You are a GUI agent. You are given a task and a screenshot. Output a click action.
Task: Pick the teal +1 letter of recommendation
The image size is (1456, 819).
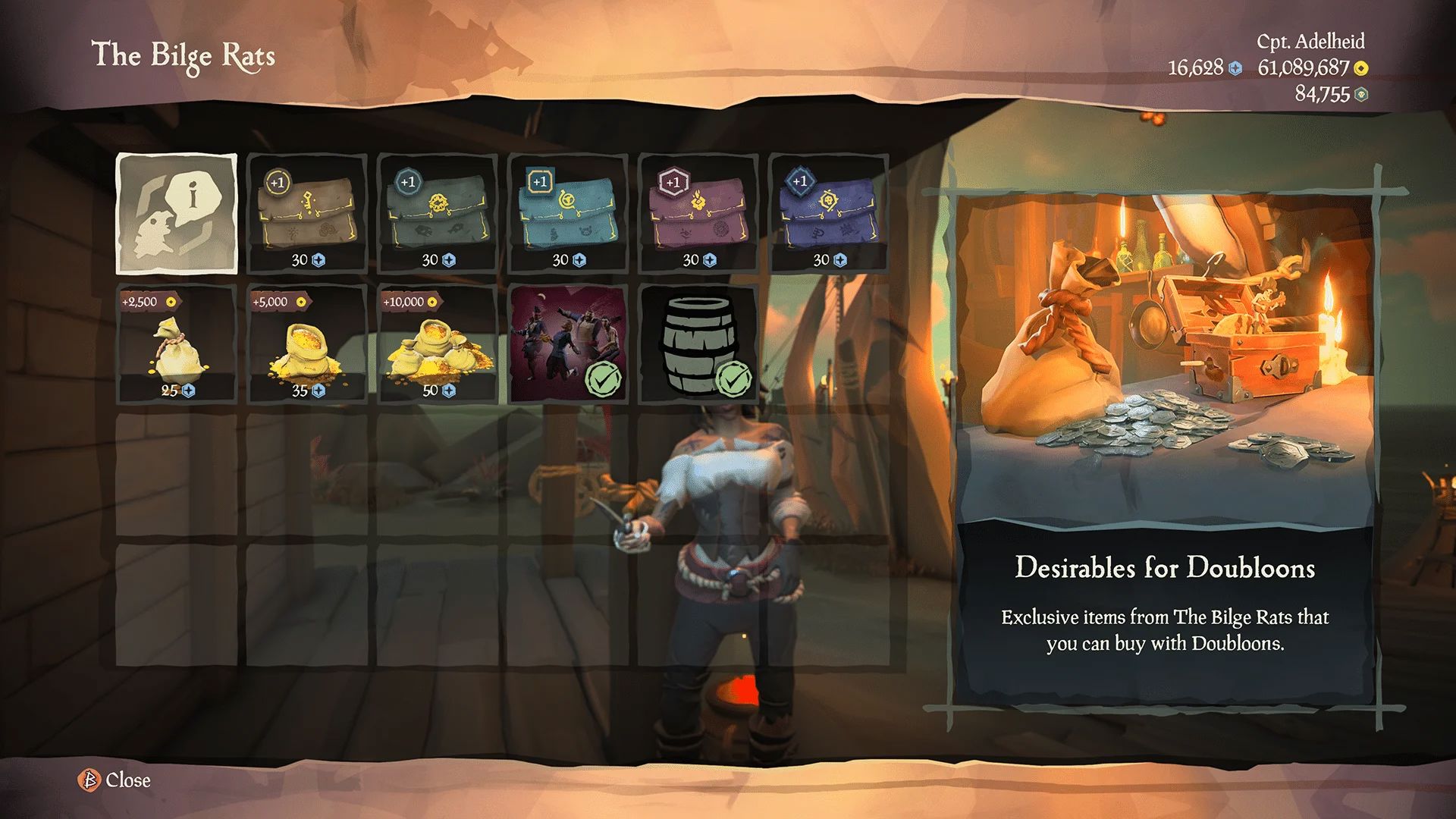point(568,214)
